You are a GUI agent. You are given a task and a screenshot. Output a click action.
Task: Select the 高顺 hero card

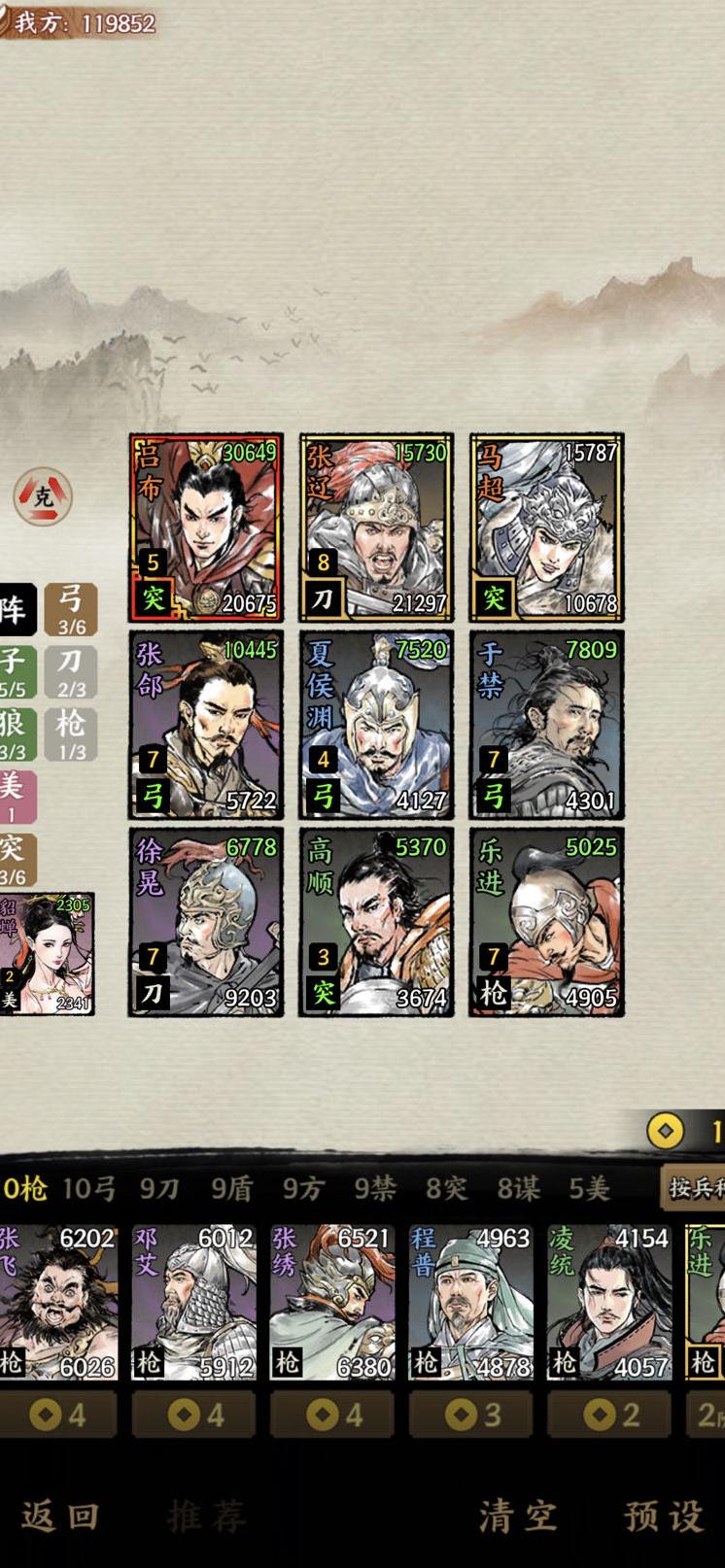[376, 922]
